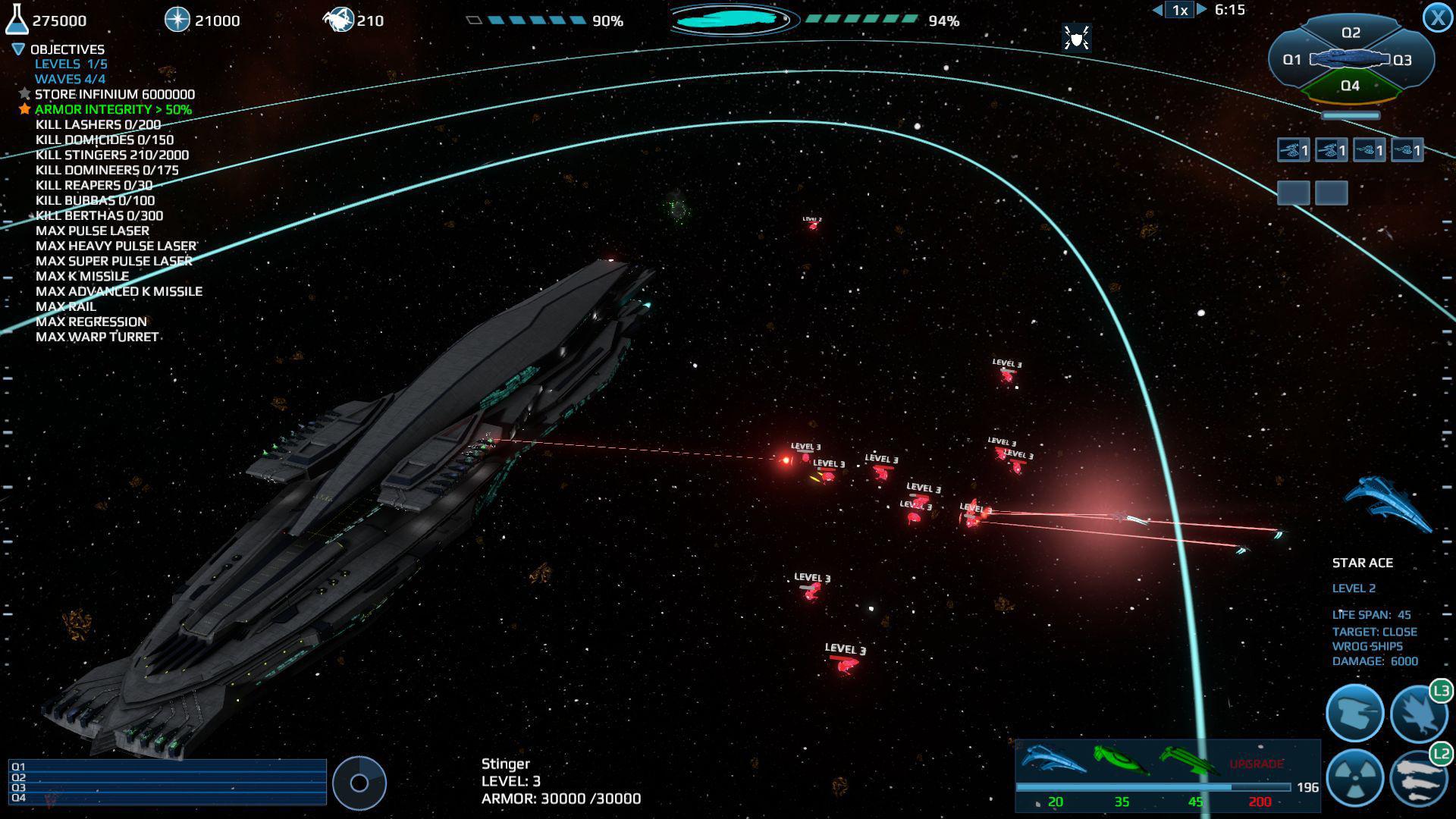Toggle the 1x game speed setting
Image resolution: width=1456 pixels, height=819 pixels.
tap(1178, 10)
